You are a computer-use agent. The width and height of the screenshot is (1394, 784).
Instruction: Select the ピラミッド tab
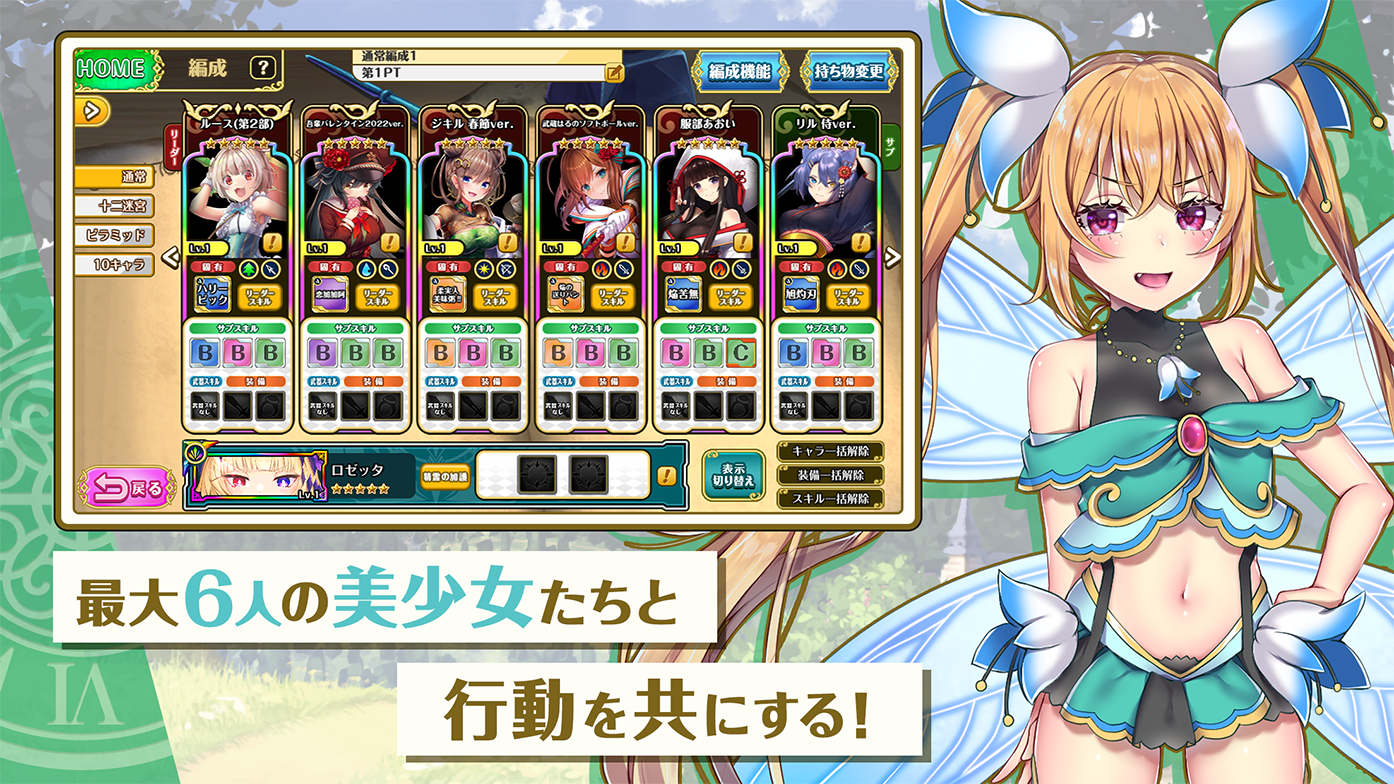[114, 235]
